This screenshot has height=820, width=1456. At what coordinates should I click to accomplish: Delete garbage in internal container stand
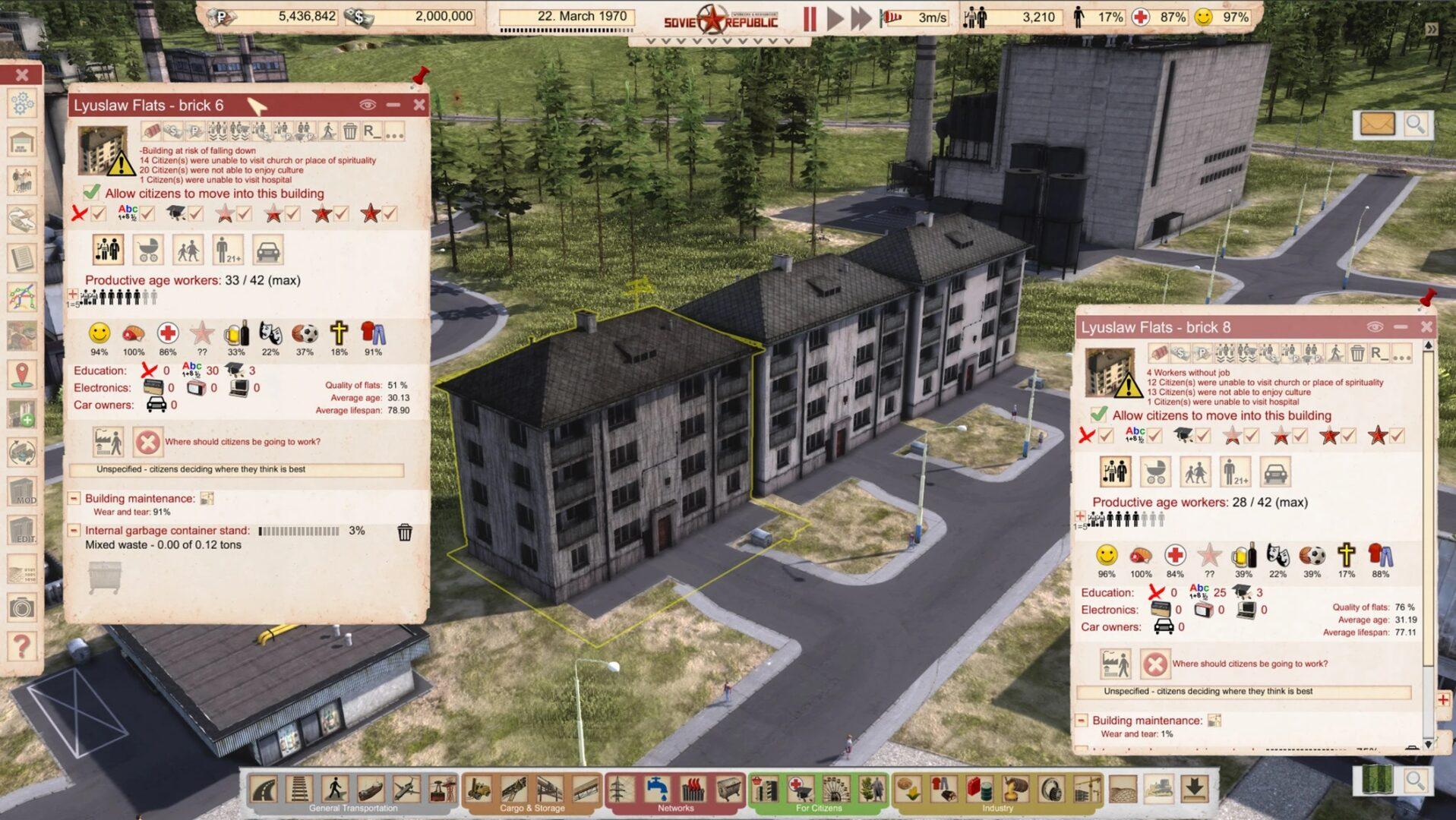(405, 532)
